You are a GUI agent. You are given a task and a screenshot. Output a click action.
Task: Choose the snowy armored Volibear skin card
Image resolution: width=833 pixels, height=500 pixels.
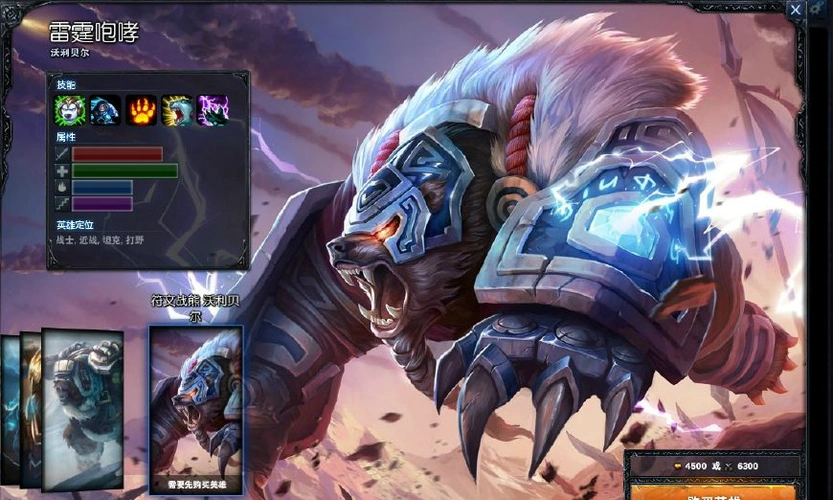(x=82, y=408)
